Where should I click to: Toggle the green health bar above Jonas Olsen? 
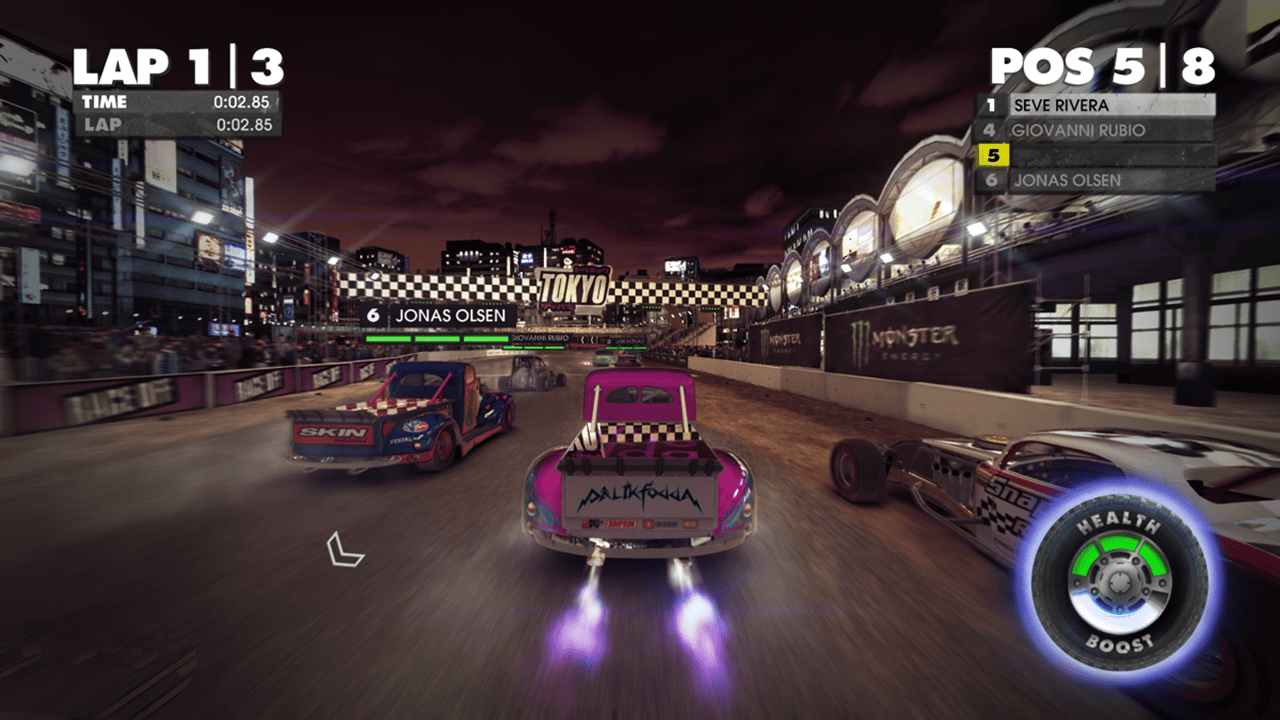[x=440, y=337]
